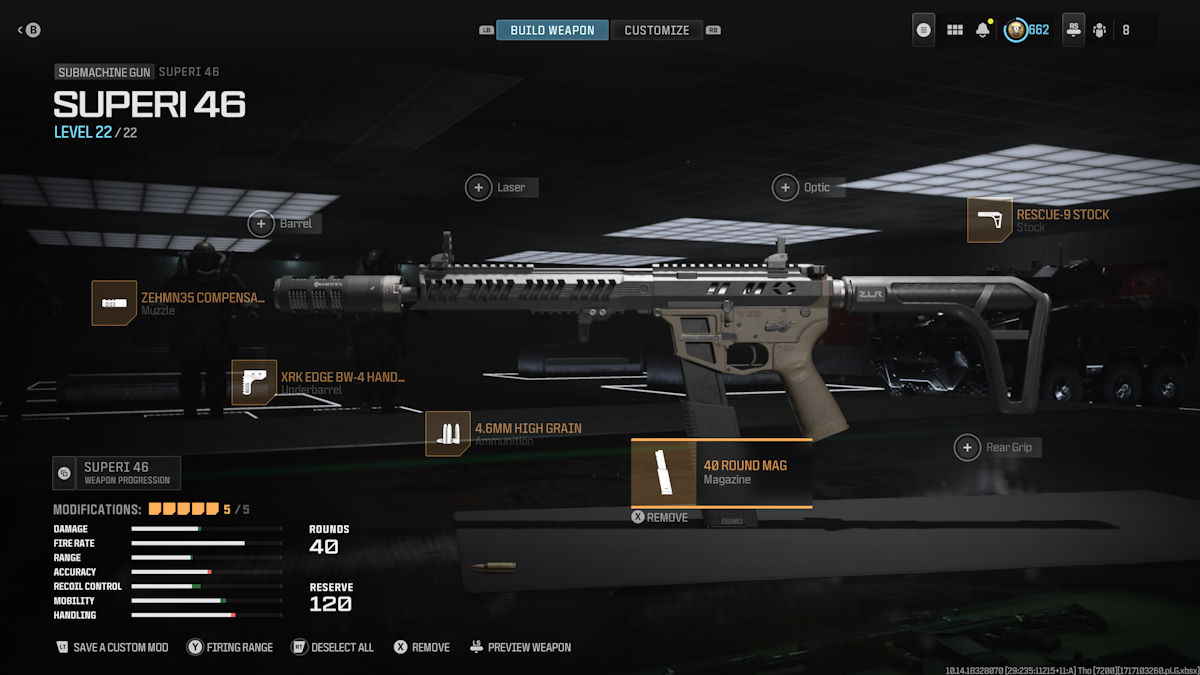Open the notifications bell
Image resolution: width=1200 pixels, height=675 pixels.
(982, 30)
